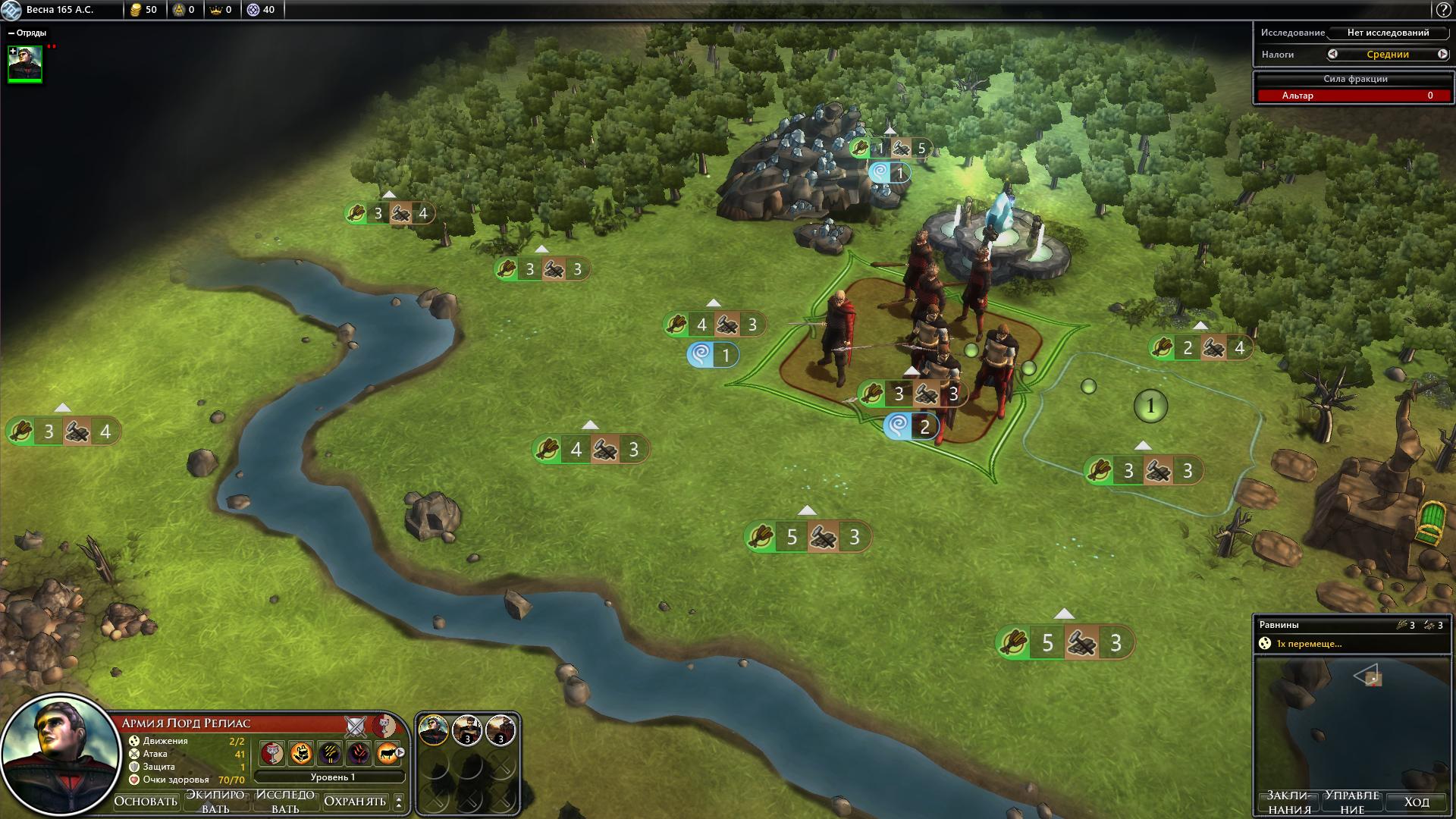Open the Нет исследований research selector
Viewport: 1456px width, 819px height.
[1388, 33]
